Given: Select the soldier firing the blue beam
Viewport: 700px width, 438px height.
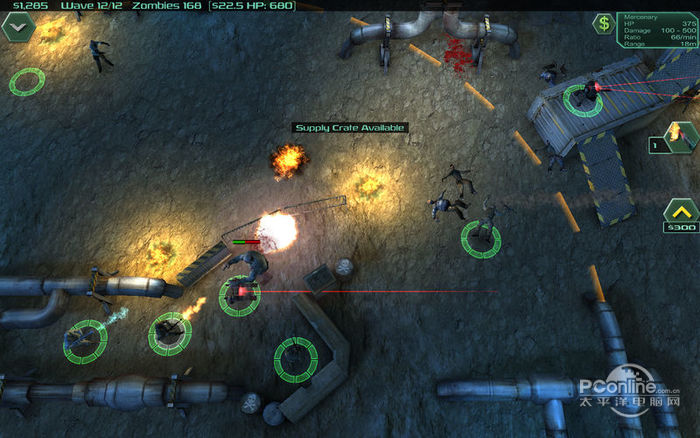Looking at the screenshot, I should (85, 340).
